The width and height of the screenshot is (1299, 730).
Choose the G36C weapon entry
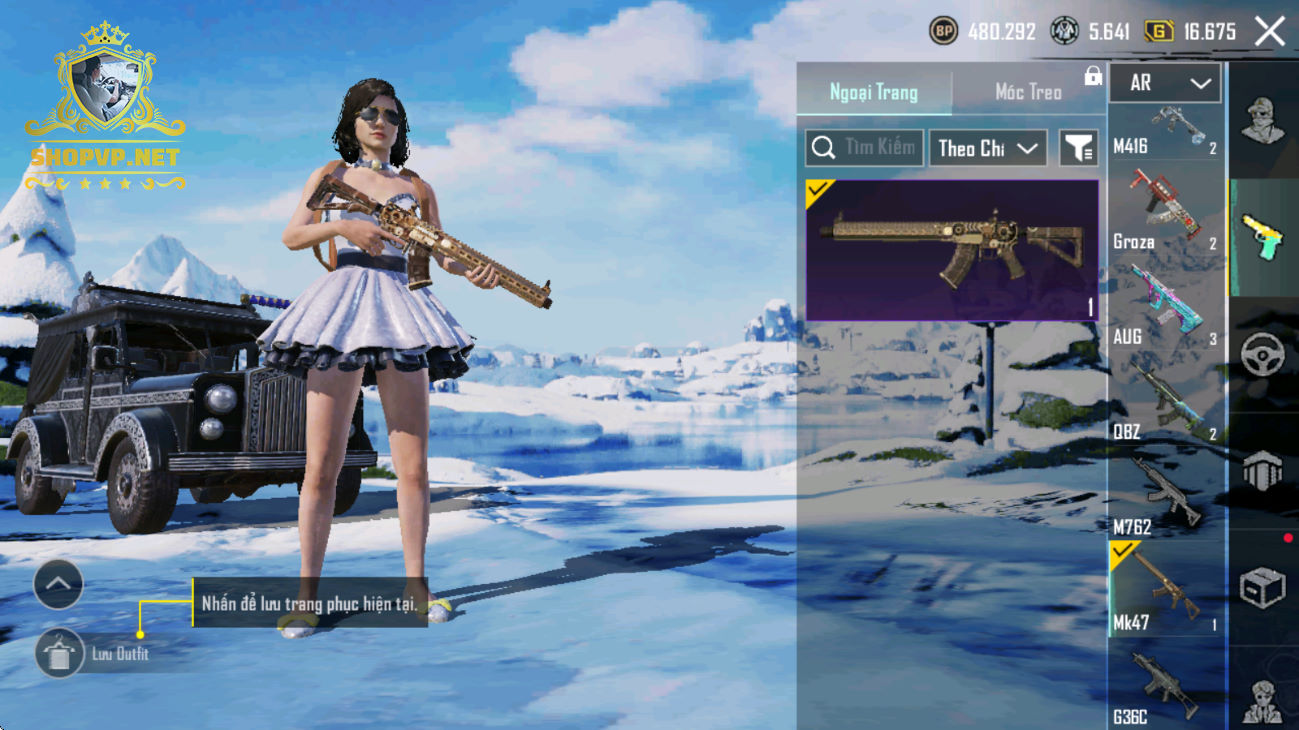(x=1166, y=686)
